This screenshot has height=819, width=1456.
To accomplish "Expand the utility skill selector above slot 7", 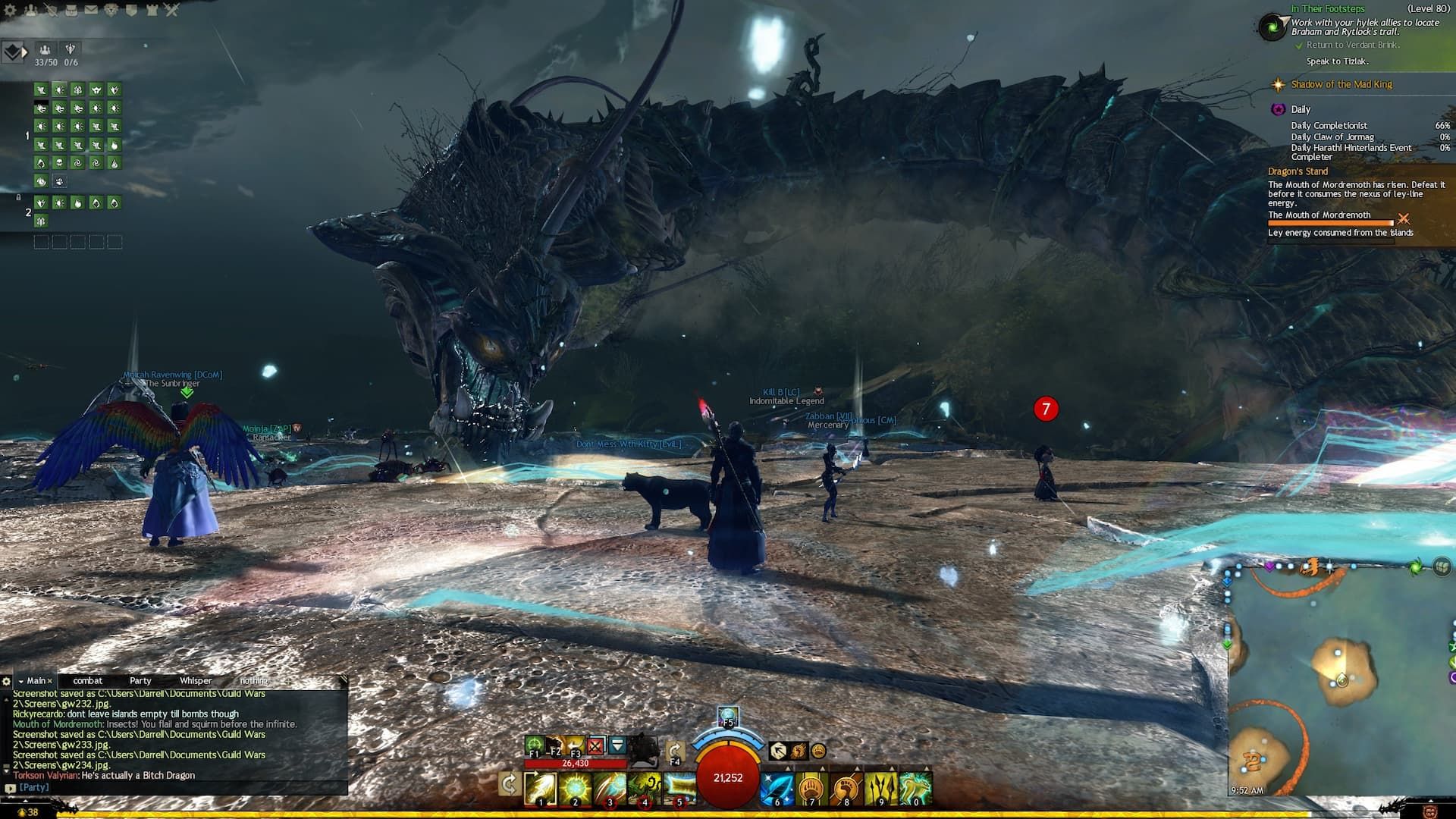I will [x=822, y=767].
